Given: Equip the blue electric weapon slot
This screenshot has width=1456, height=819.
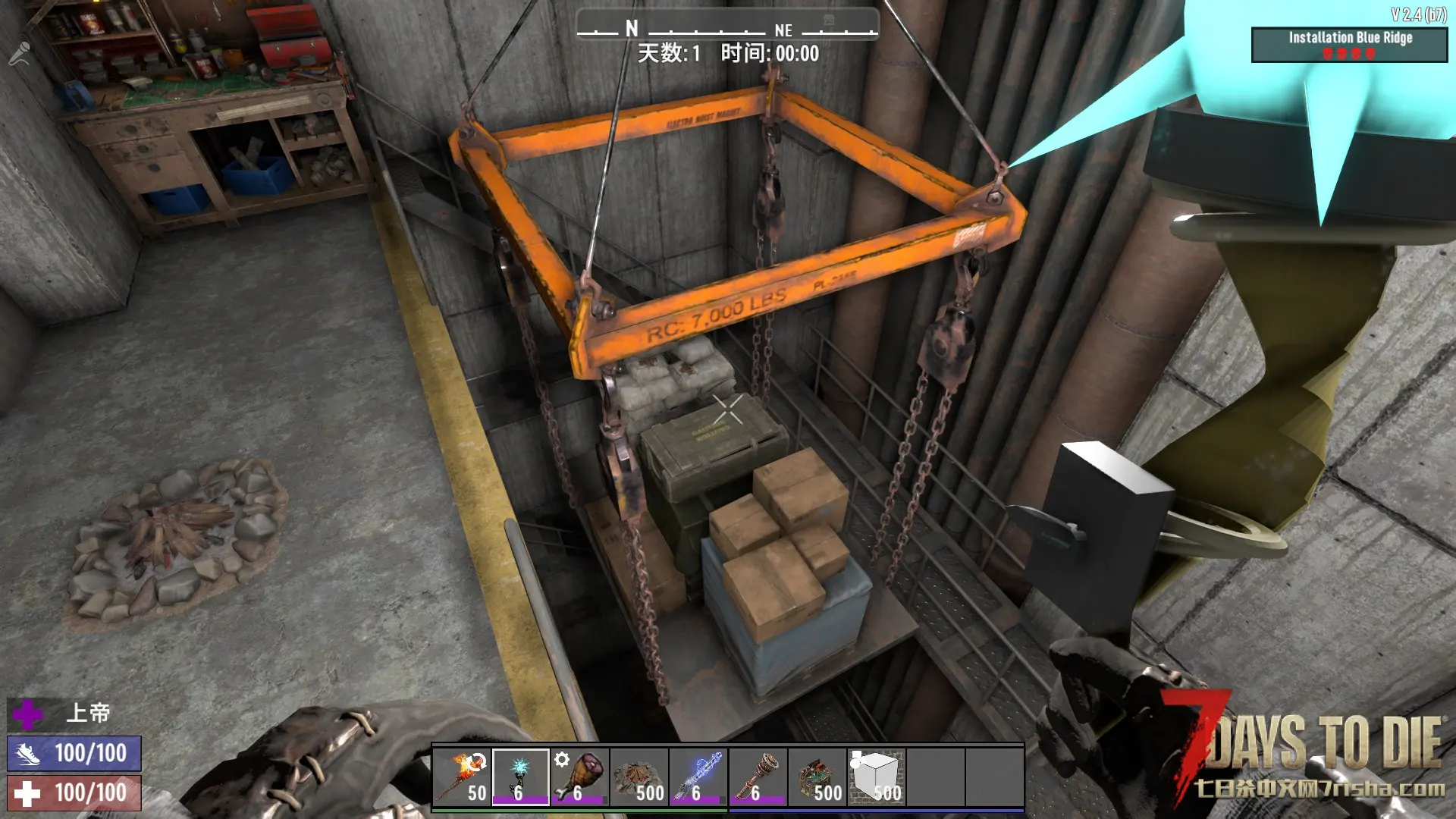Looking at the screenshot, I should coord(698,777).
